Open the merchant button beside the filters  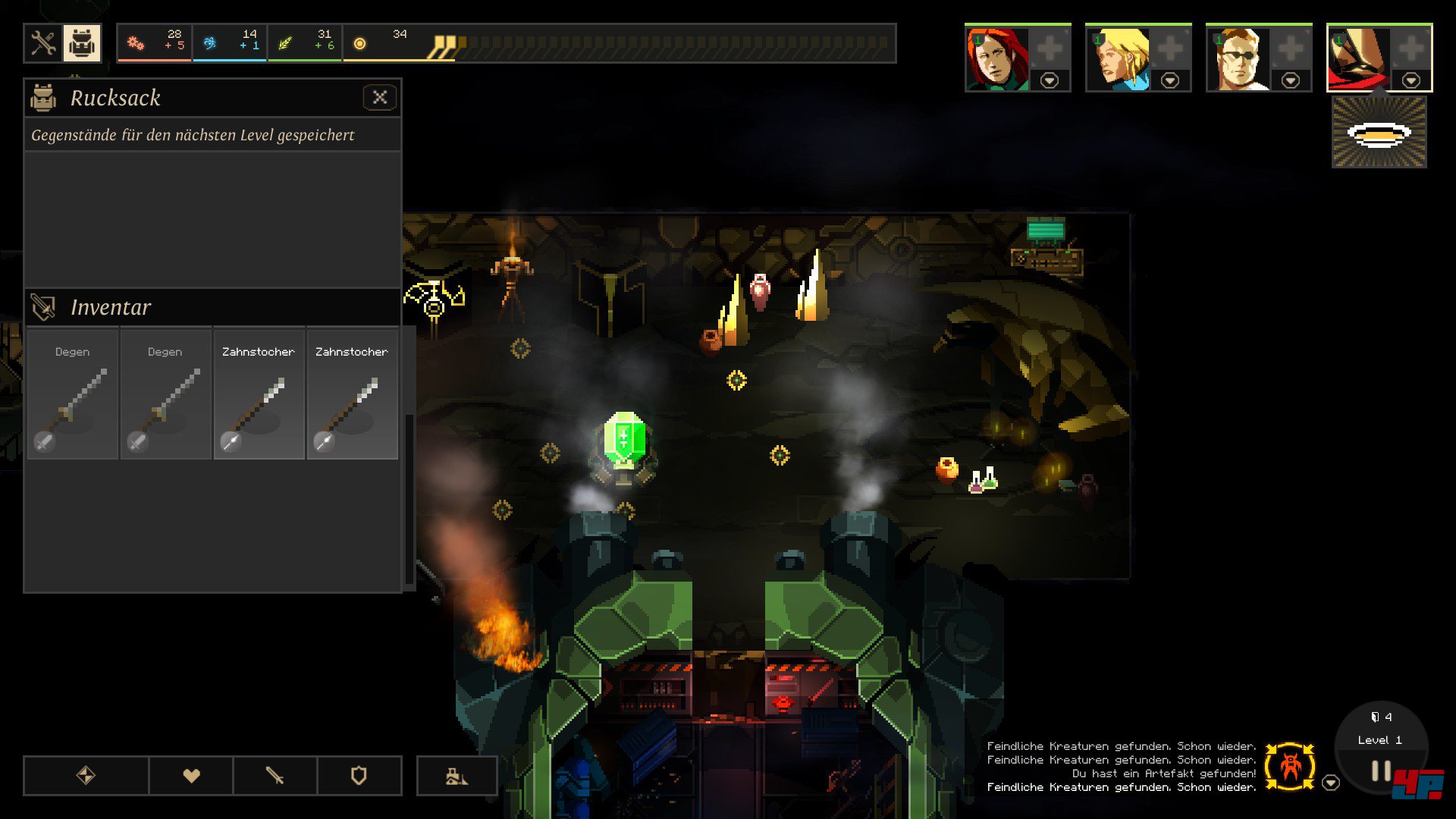tap(457, 775)
